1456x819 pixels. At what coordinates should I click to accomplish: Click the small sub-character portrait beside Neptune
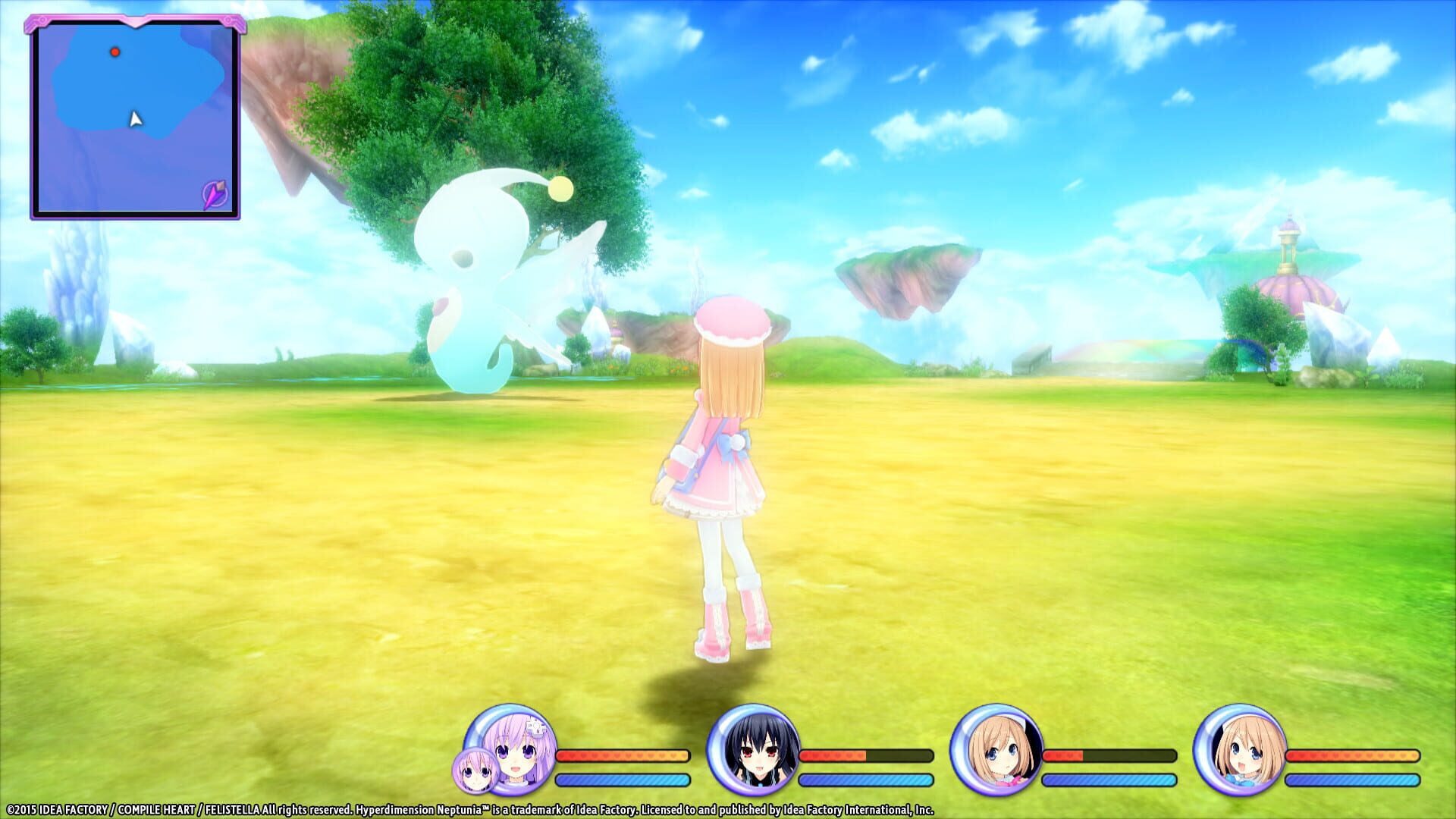[478, 772]
